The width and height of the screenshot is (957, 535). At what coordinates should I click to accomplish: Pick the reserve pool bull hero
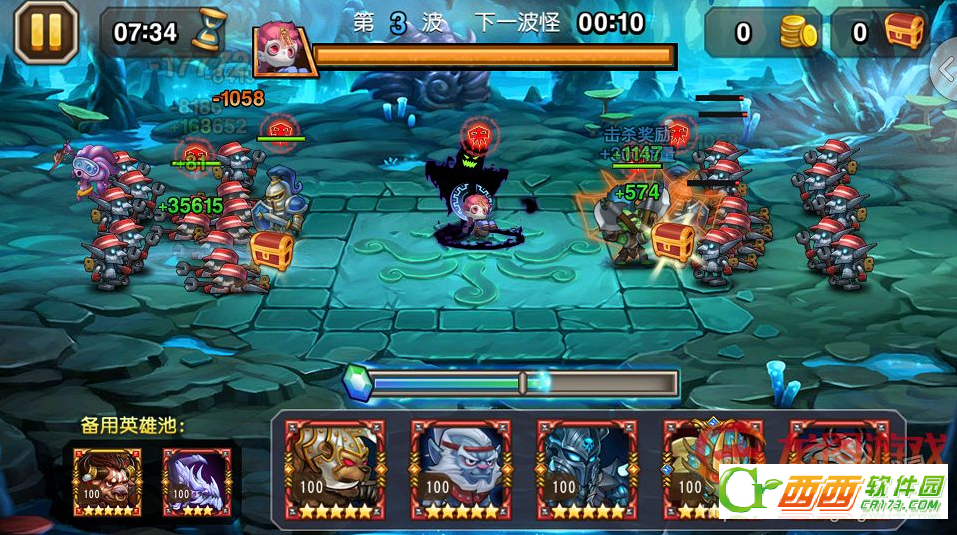[x=107, y=481]
